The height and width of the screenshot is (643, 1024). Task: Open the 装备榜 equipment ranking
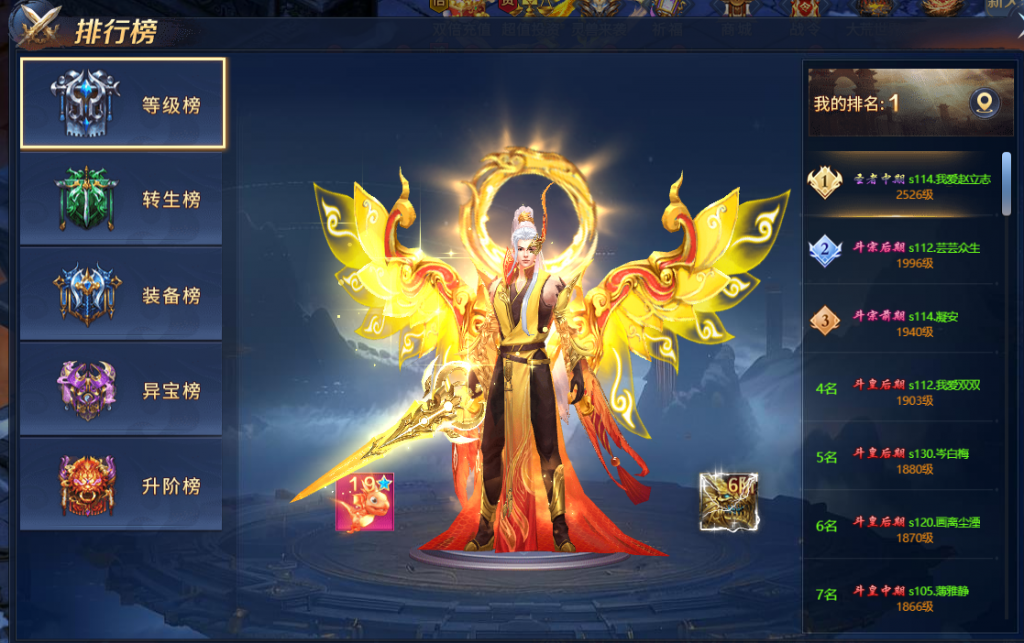click(122, 295)
